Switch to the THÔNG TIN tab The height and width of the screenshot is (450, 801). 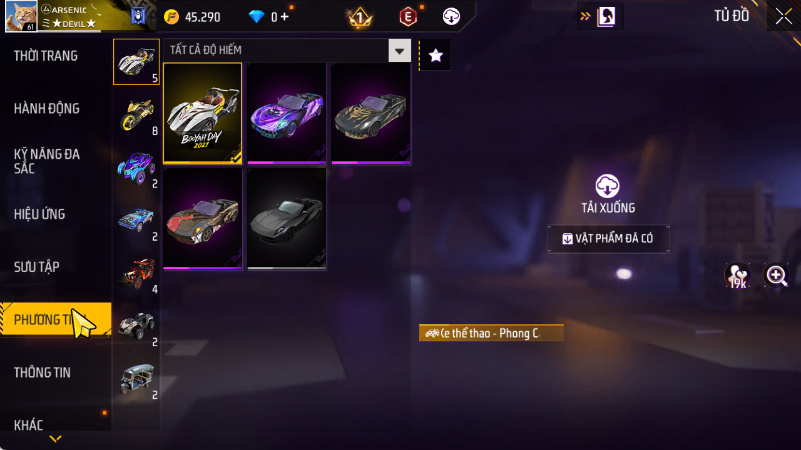tap(42, 373)
